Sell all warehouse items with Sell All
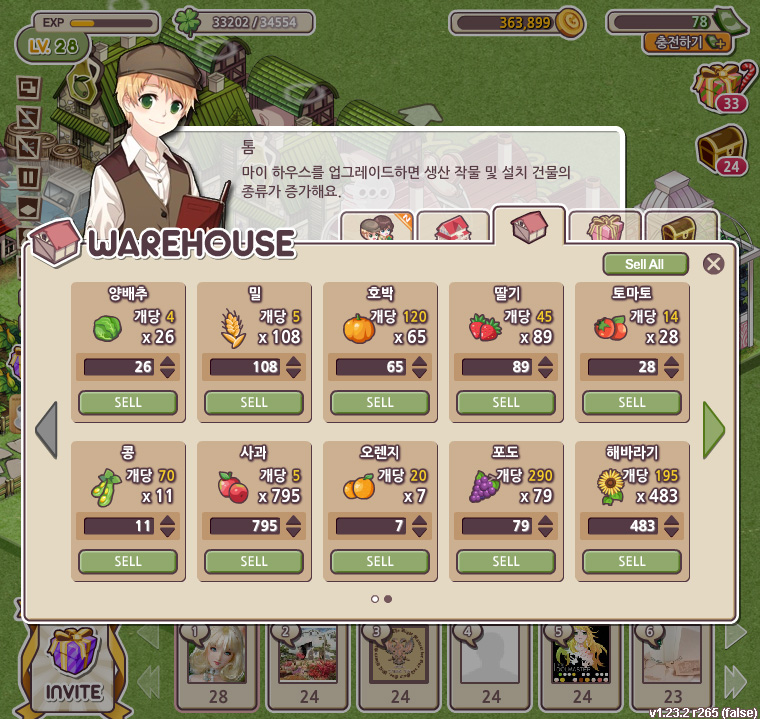 point(645,264)
